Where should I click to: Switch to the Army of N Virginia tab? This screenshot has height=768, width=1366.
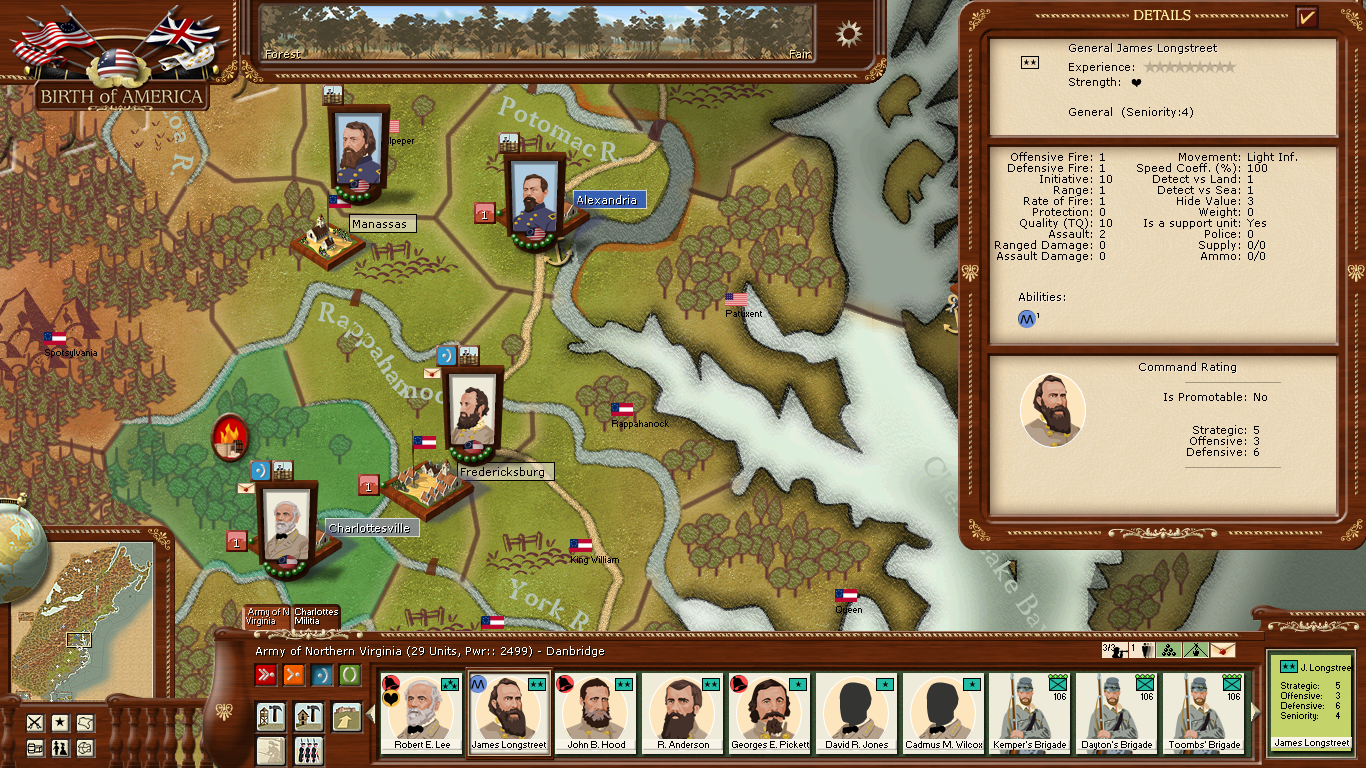click(x=267, y=616)
